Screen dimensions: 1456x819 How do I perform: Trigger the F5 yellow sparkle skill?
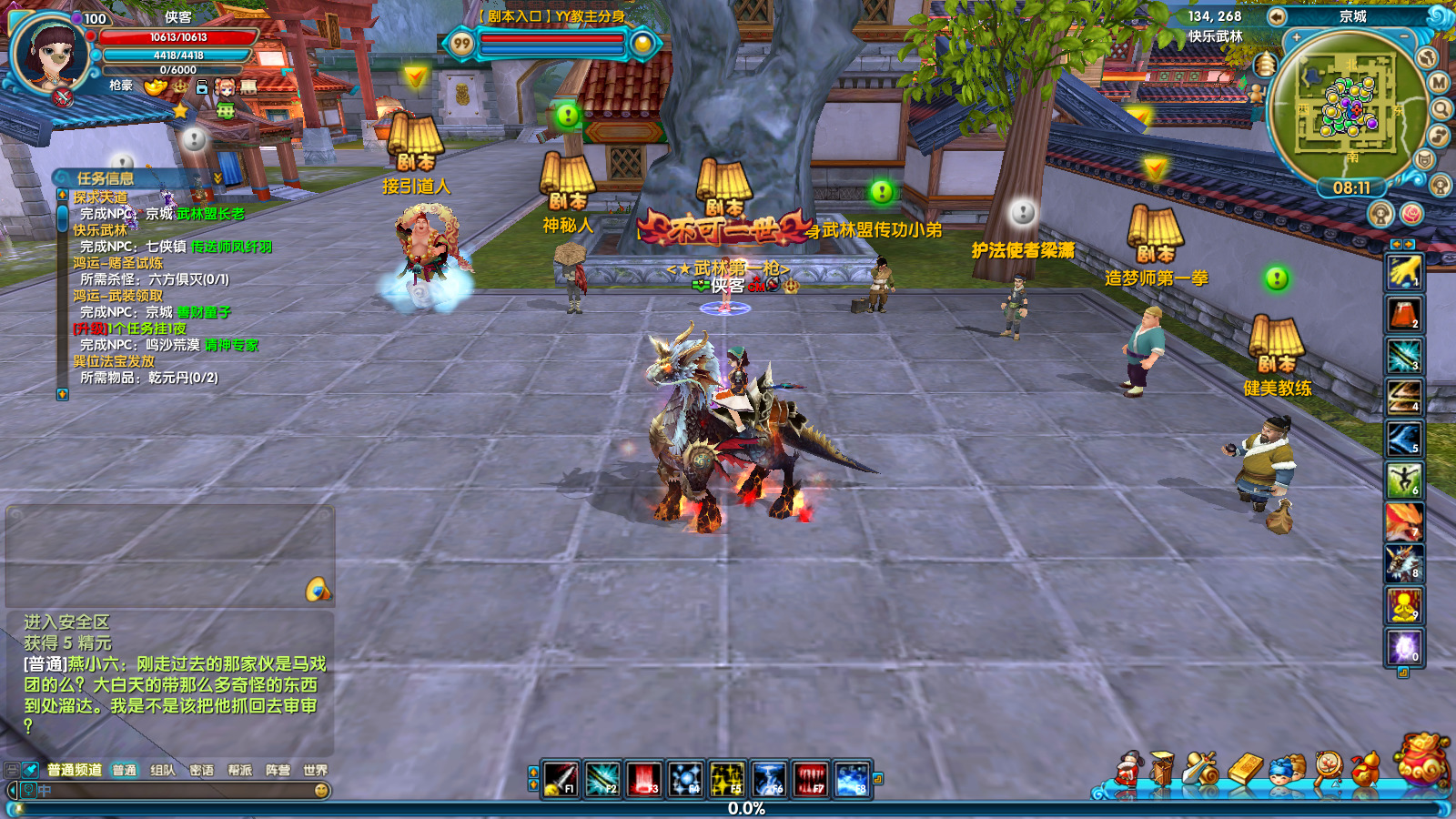point(726,779)
